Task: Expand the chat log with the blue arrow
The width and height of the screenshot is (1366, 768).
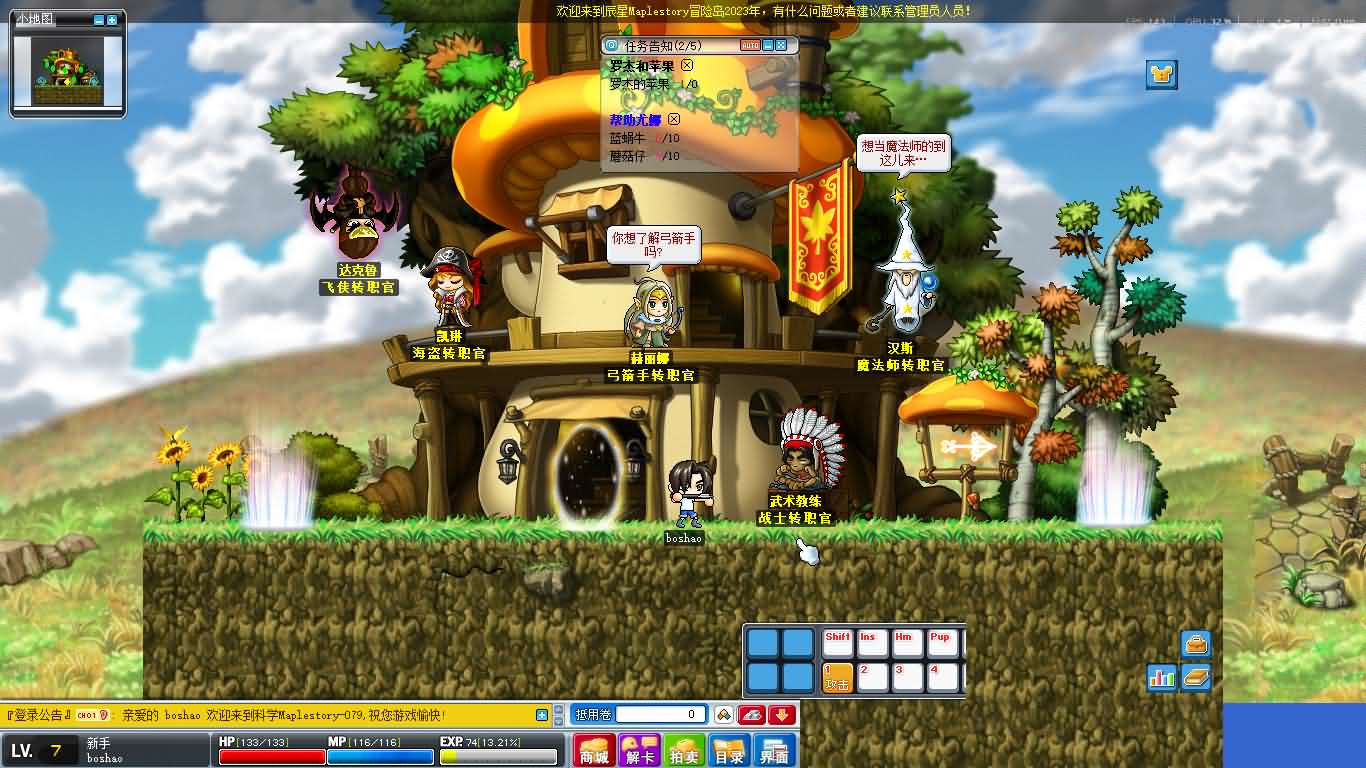Action: (543, 714)
